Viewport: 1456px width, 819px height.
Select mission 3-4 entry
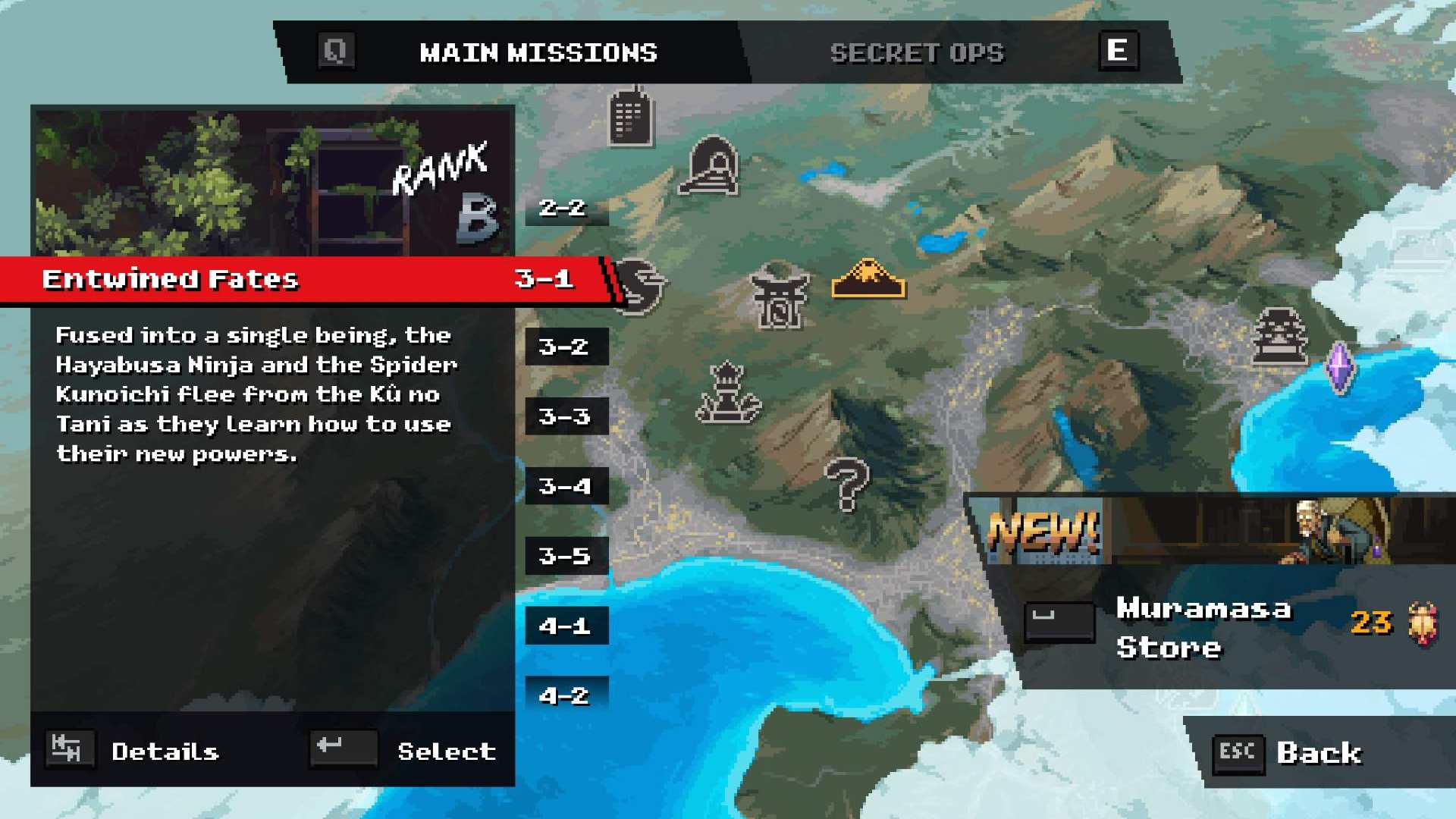point(565,487)
